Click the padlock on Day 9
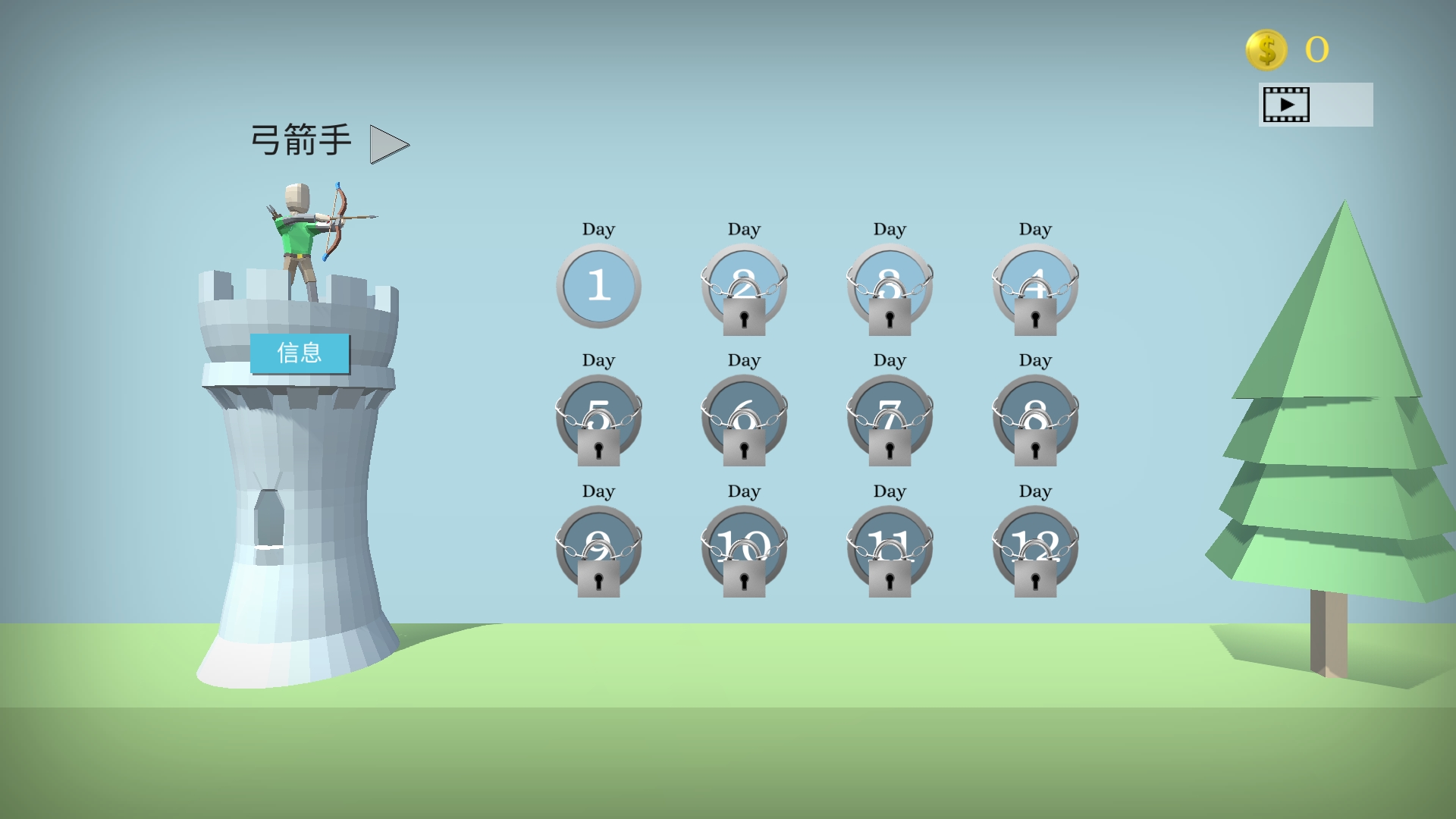The height and width of the screenshot is (819, 1456). (598, 581)
